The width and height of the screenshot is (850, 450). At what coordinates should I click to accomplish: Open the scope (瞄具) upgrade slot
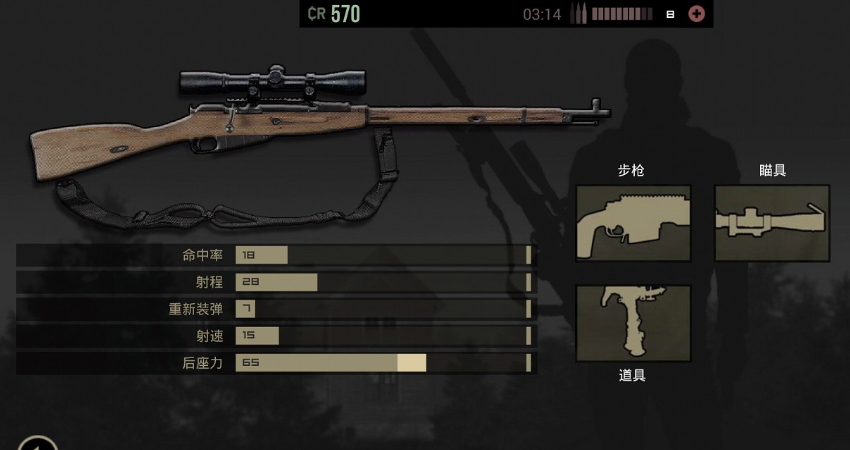coord(772,223)
